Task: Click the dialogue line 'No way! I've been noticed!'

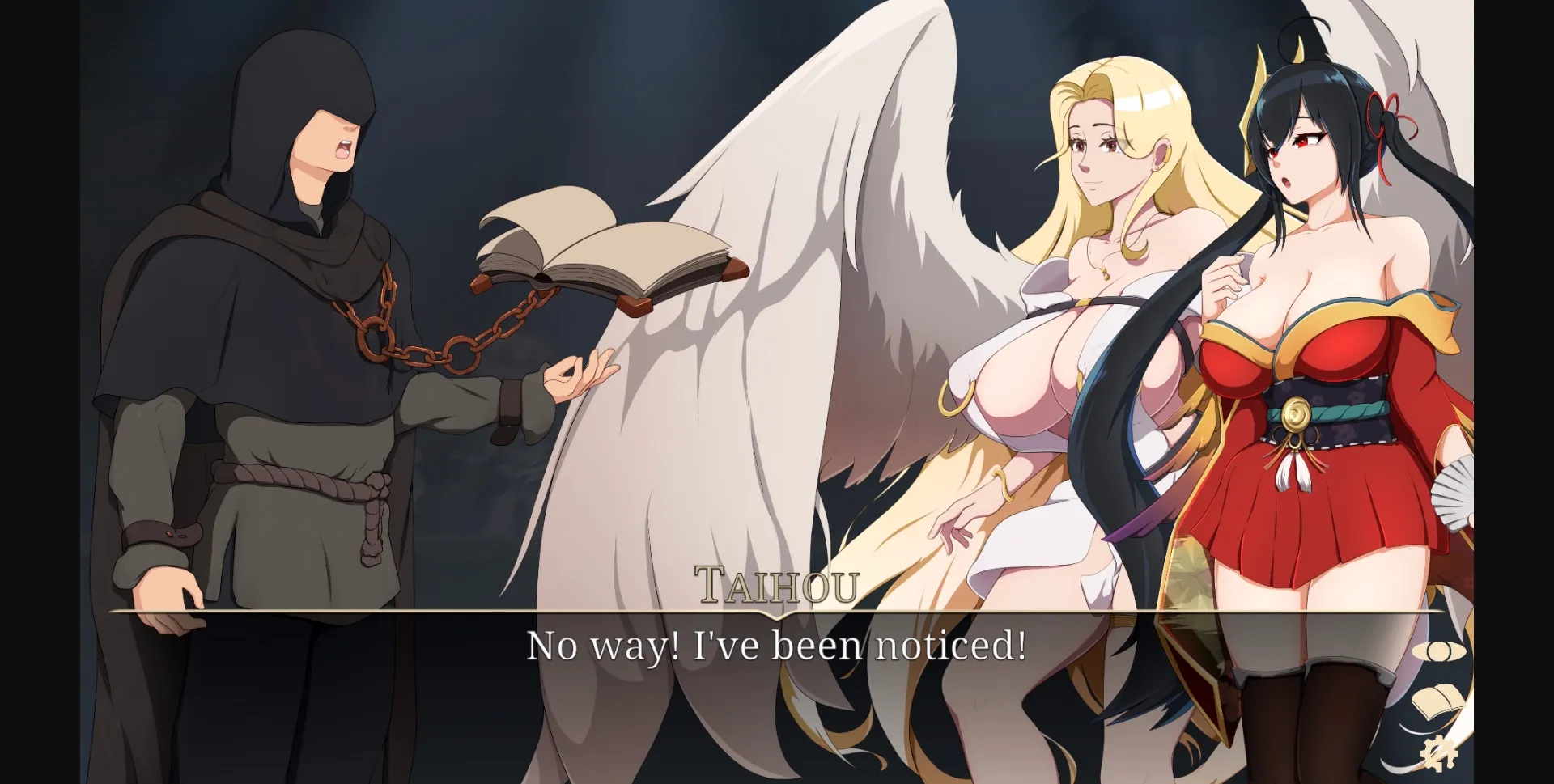Action: coord(777,646)
